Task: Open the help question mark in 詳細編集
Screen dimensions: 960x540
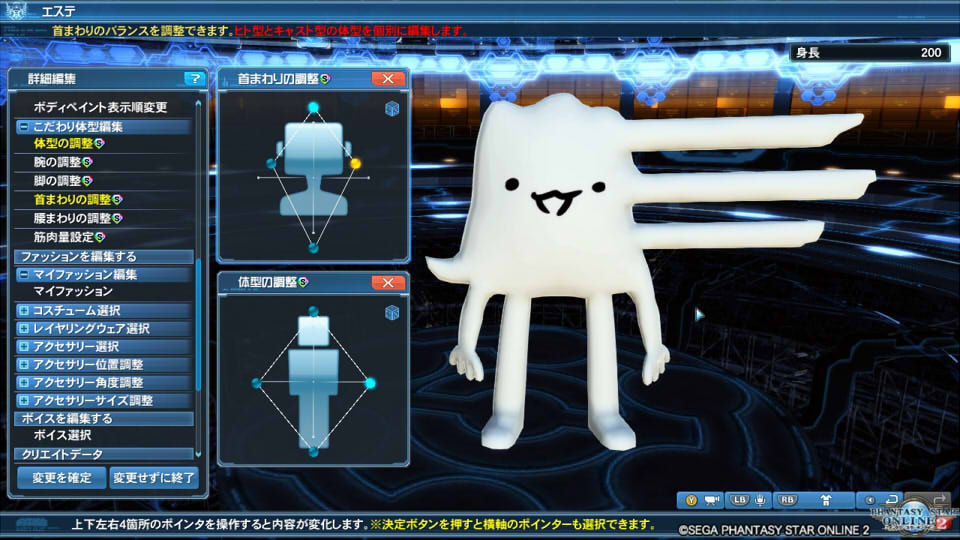Action: 192,78
